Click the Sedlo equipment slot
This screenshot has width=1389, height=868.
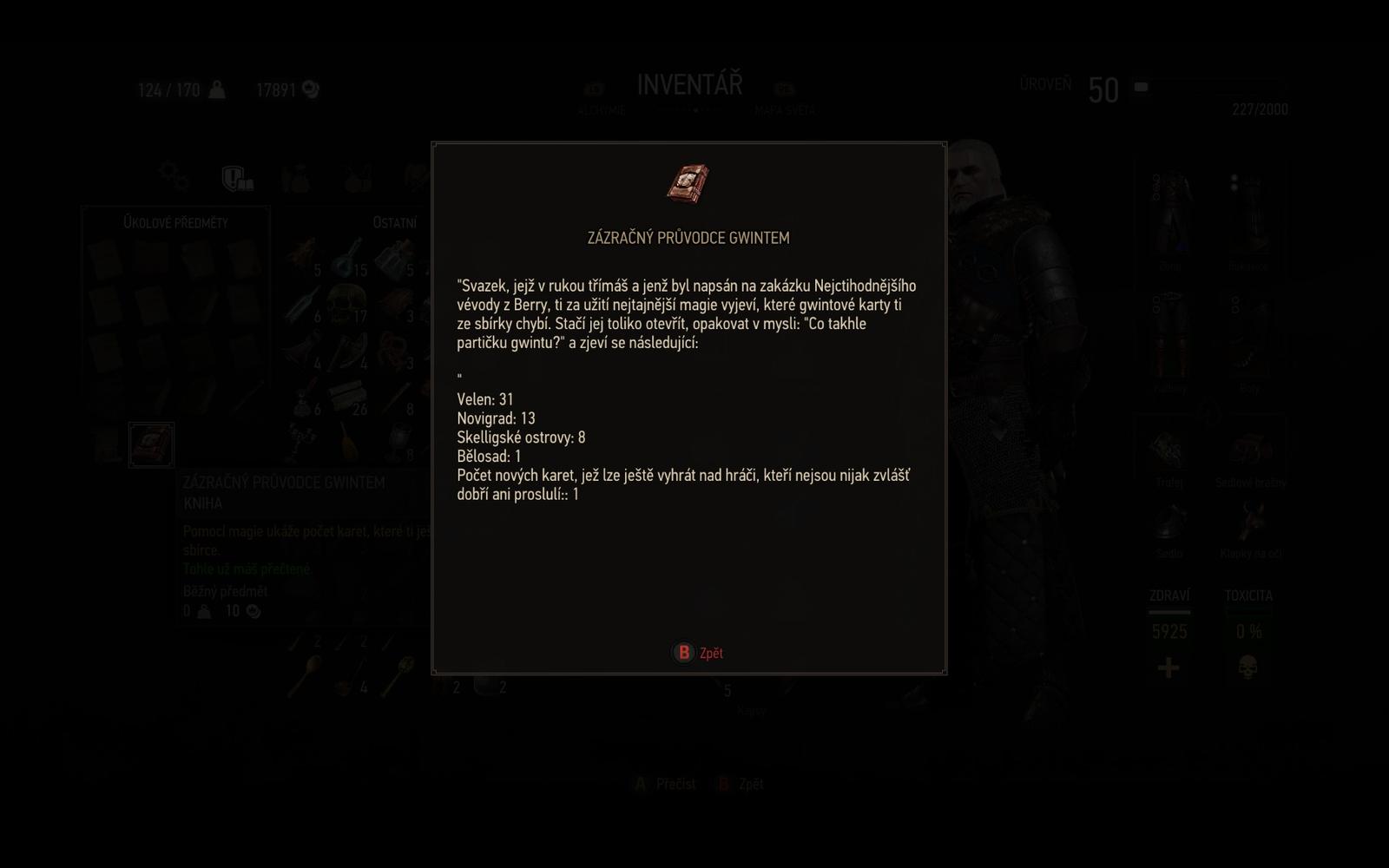1168,520
